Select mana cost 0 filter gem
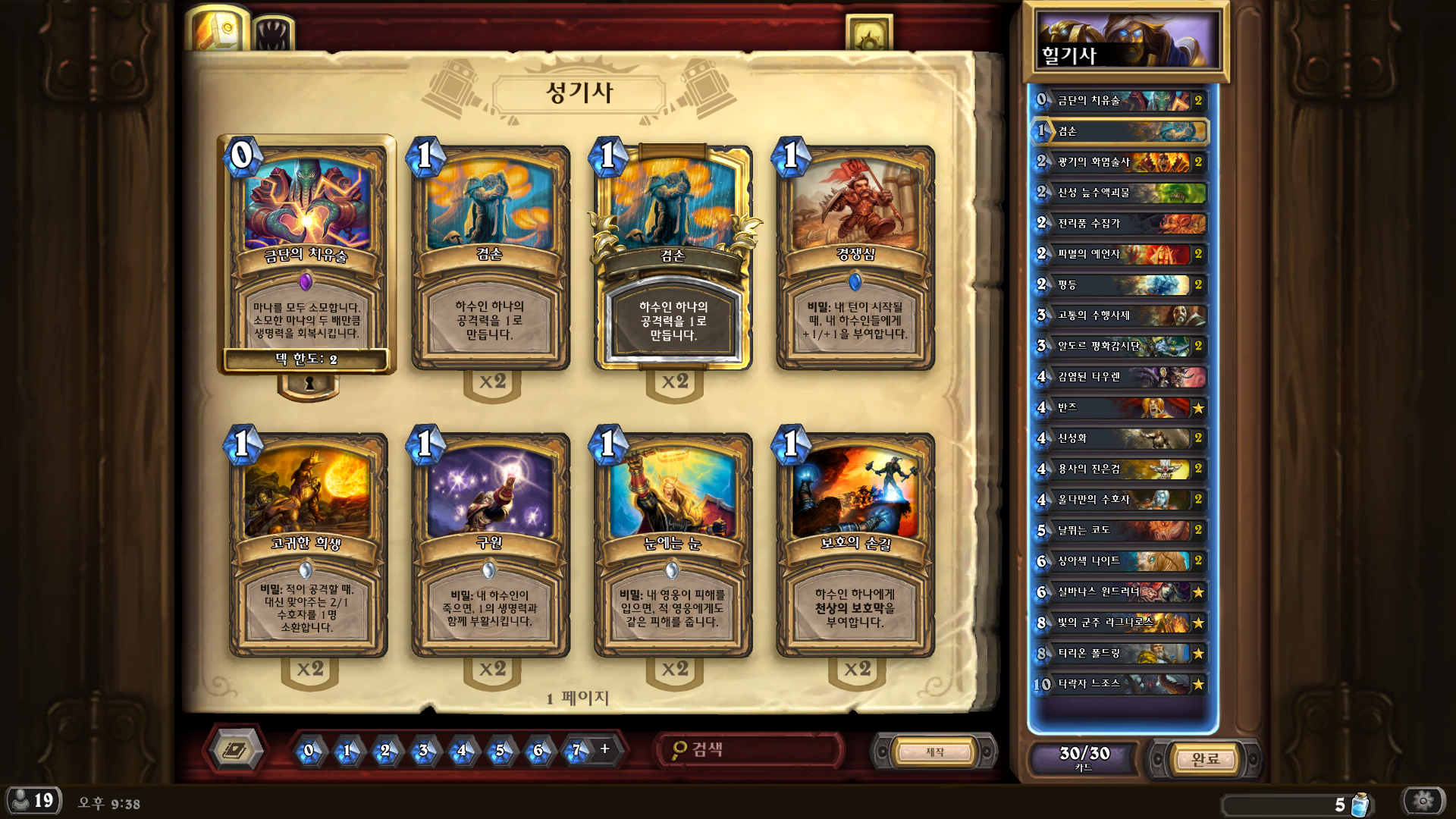Image resolution: width=1456 pixels, height=819 pixels. click(309, 751)
